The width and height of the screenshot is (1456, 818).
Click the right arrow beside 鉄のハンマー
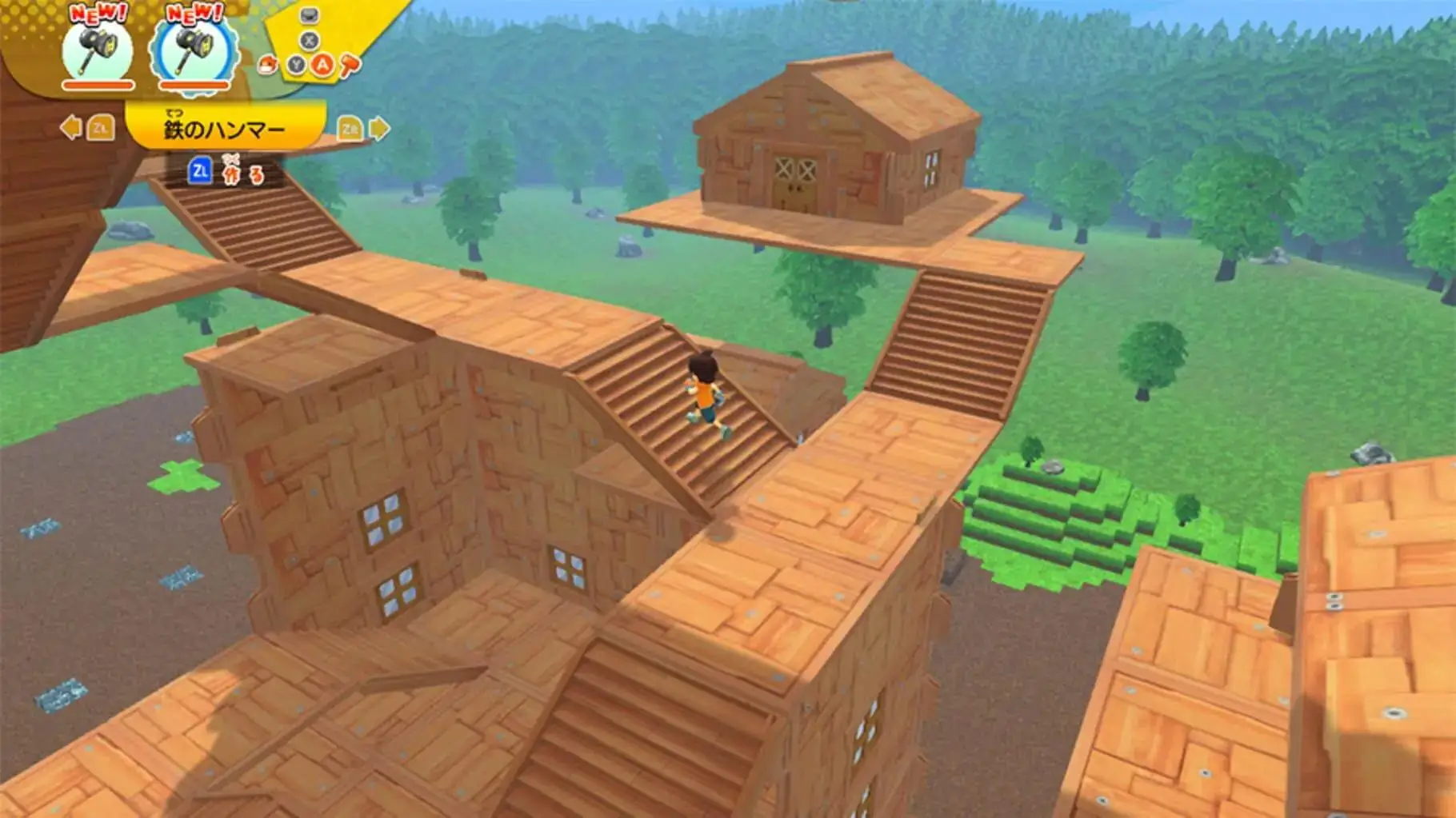tap(379, 127)
